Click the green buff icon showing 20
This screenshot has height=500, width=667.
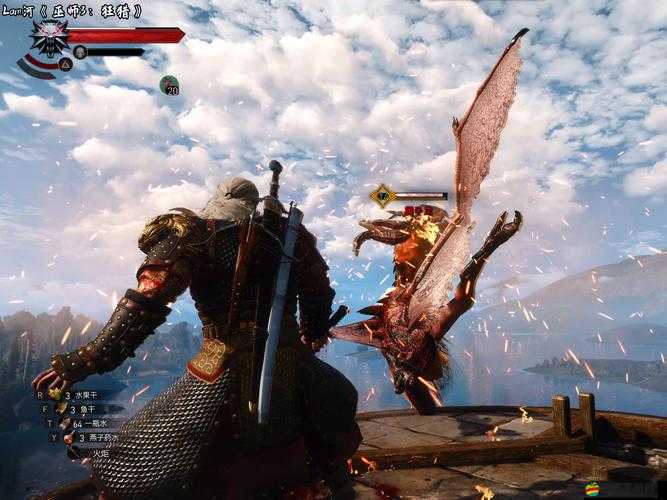coord(170,85)
